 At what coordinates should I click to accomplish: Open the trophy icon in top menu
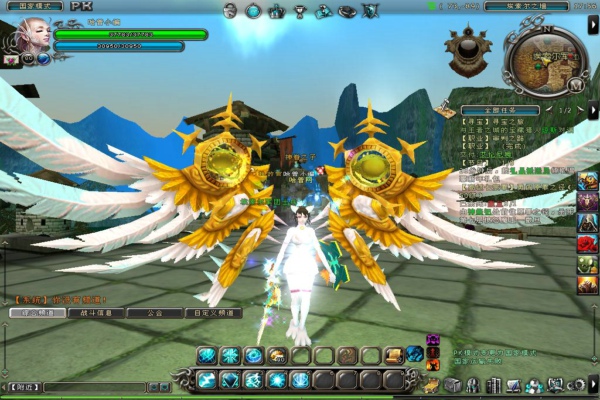[299, 11]
